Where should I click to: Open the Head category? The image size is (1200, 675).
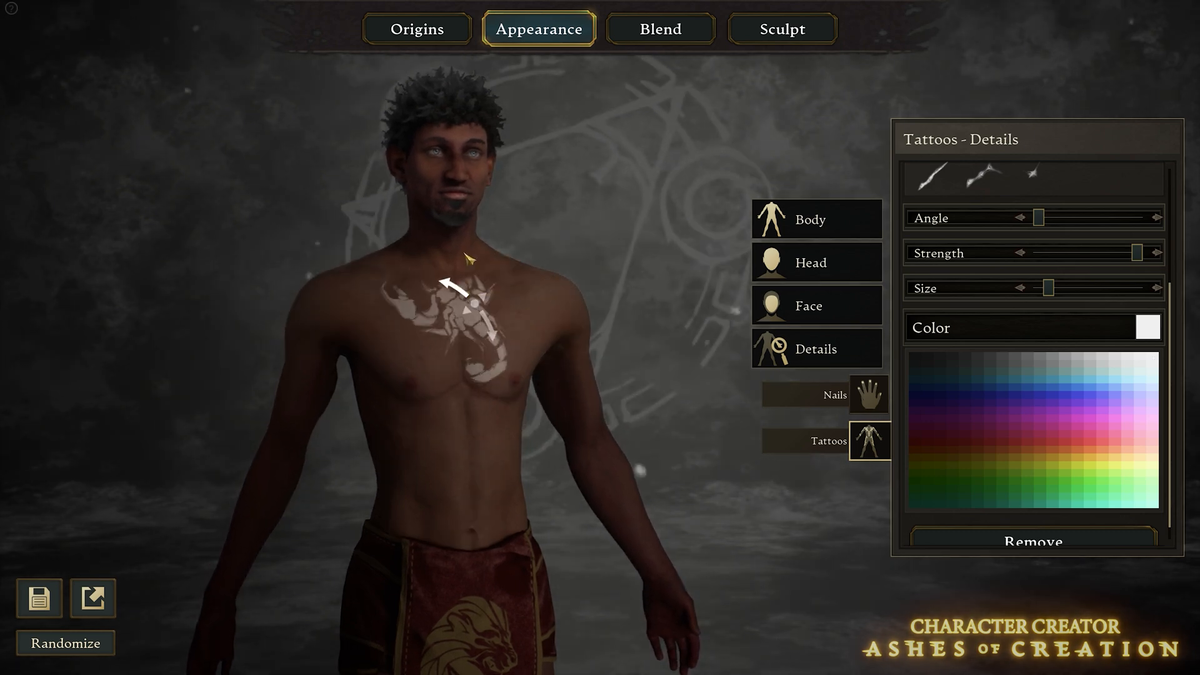click(817, 262)
